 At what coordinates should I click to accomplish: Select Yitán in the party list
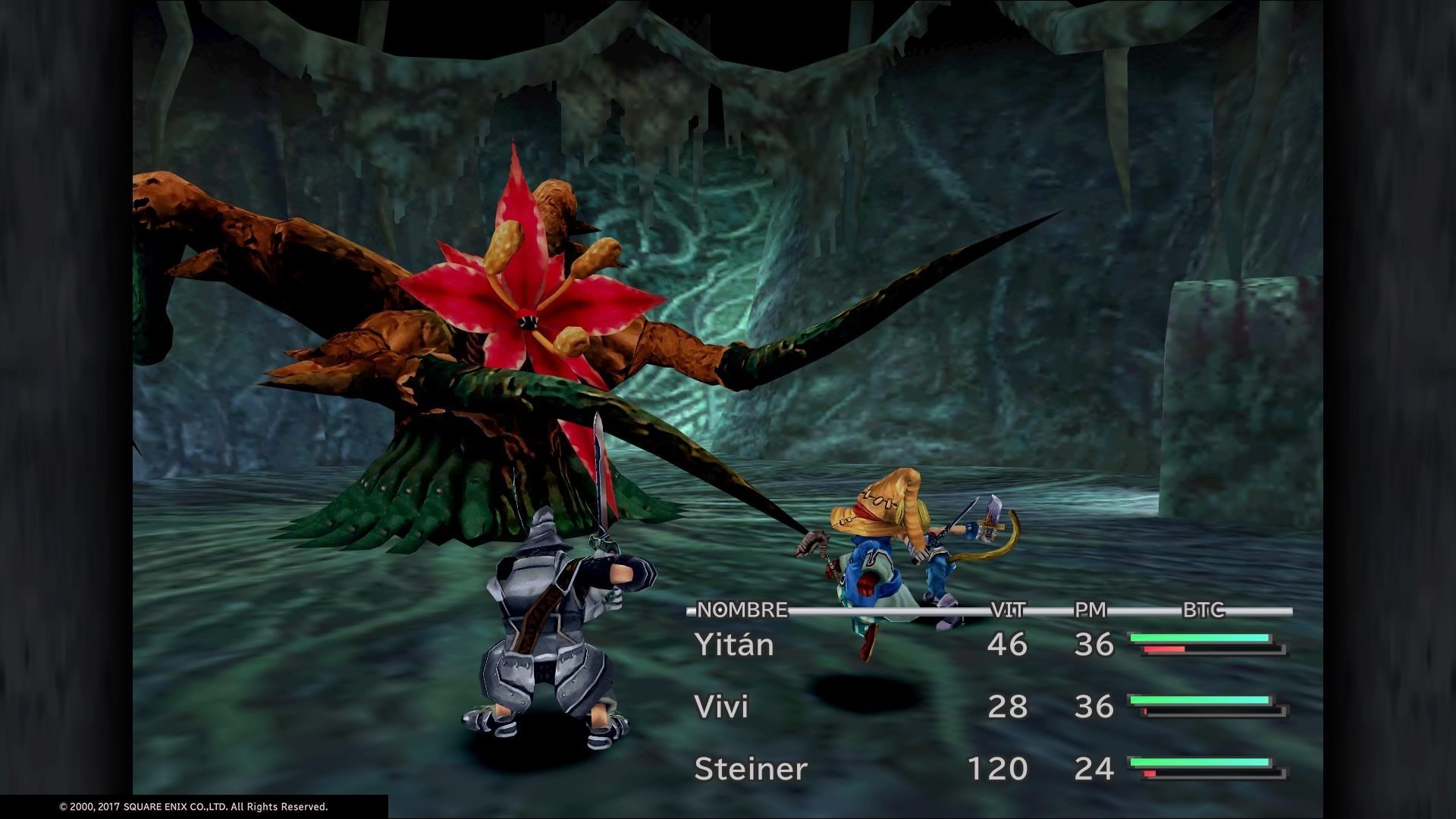tap(723, 645)
